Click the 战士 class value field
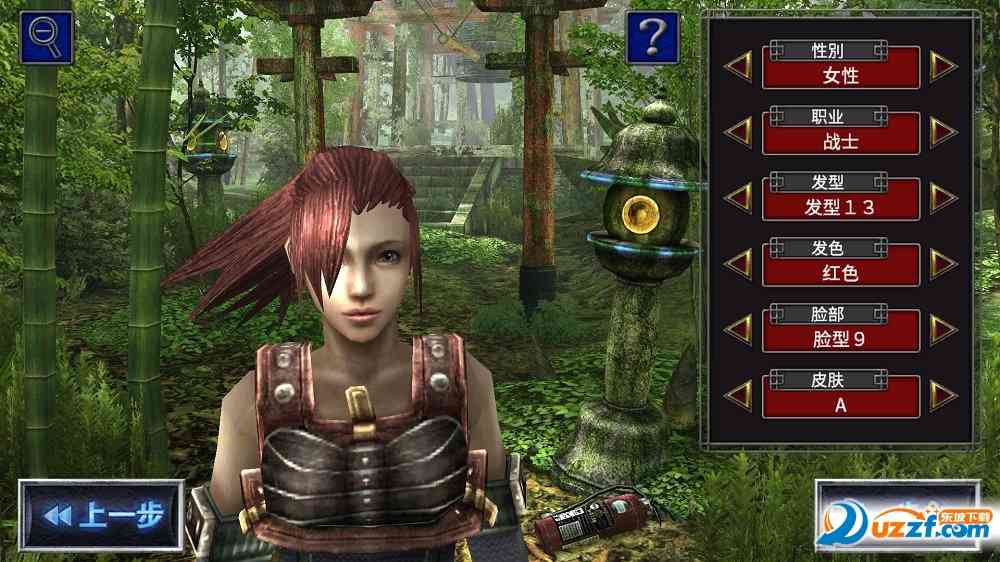The image size is (1000, 562). (841, 141)
